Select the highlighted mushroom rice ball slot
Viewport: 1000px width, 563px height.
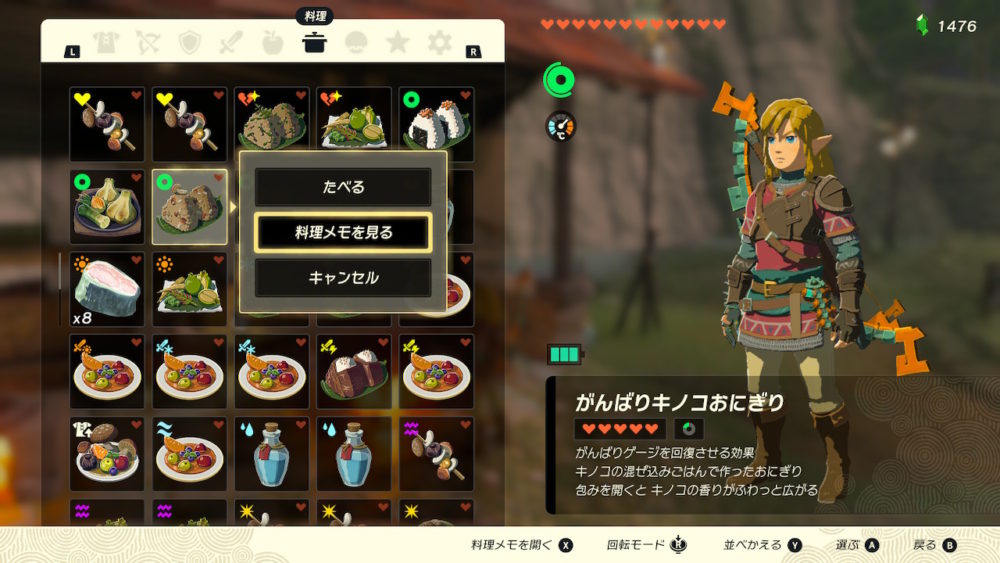[189, 206]
